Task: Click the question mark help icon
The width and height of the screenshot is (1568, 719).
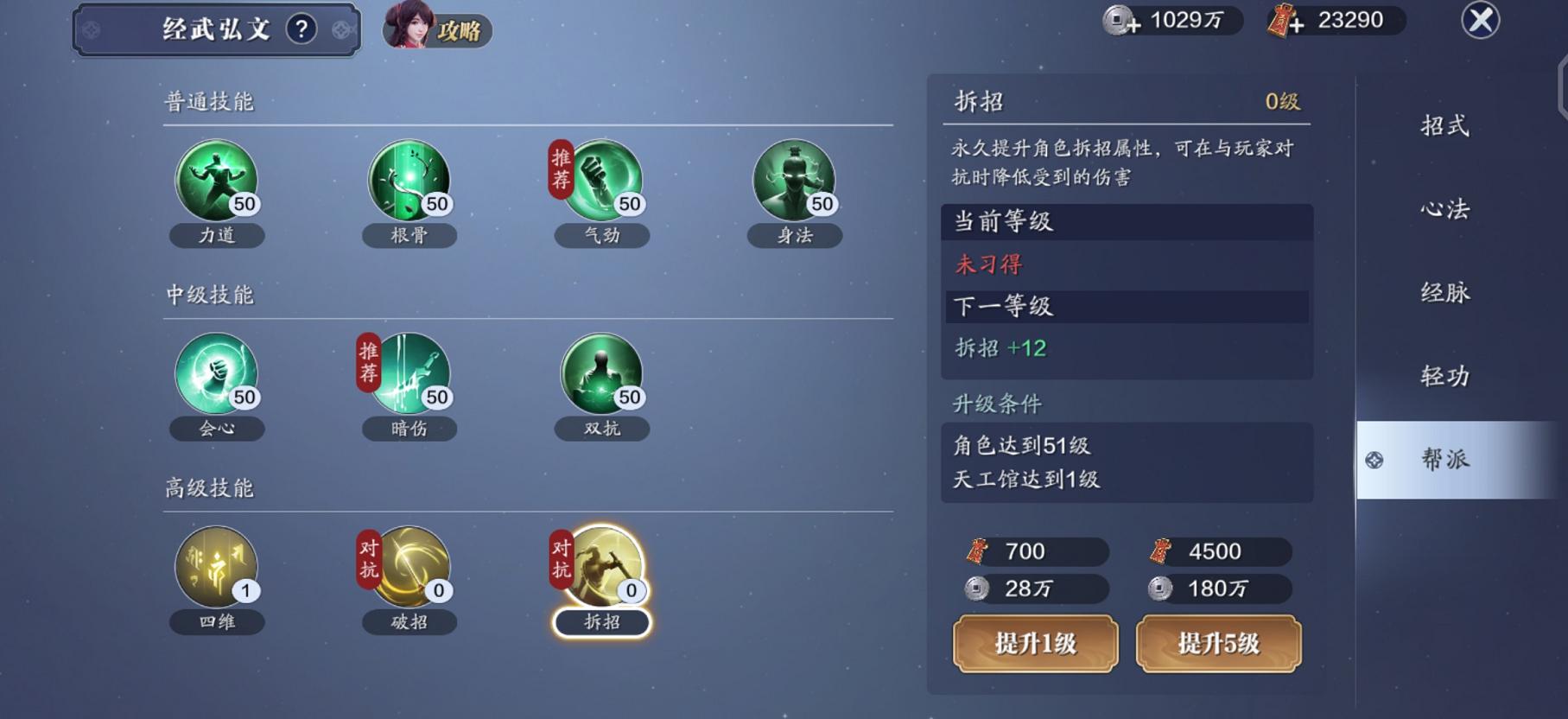Action: pos(299,28)
